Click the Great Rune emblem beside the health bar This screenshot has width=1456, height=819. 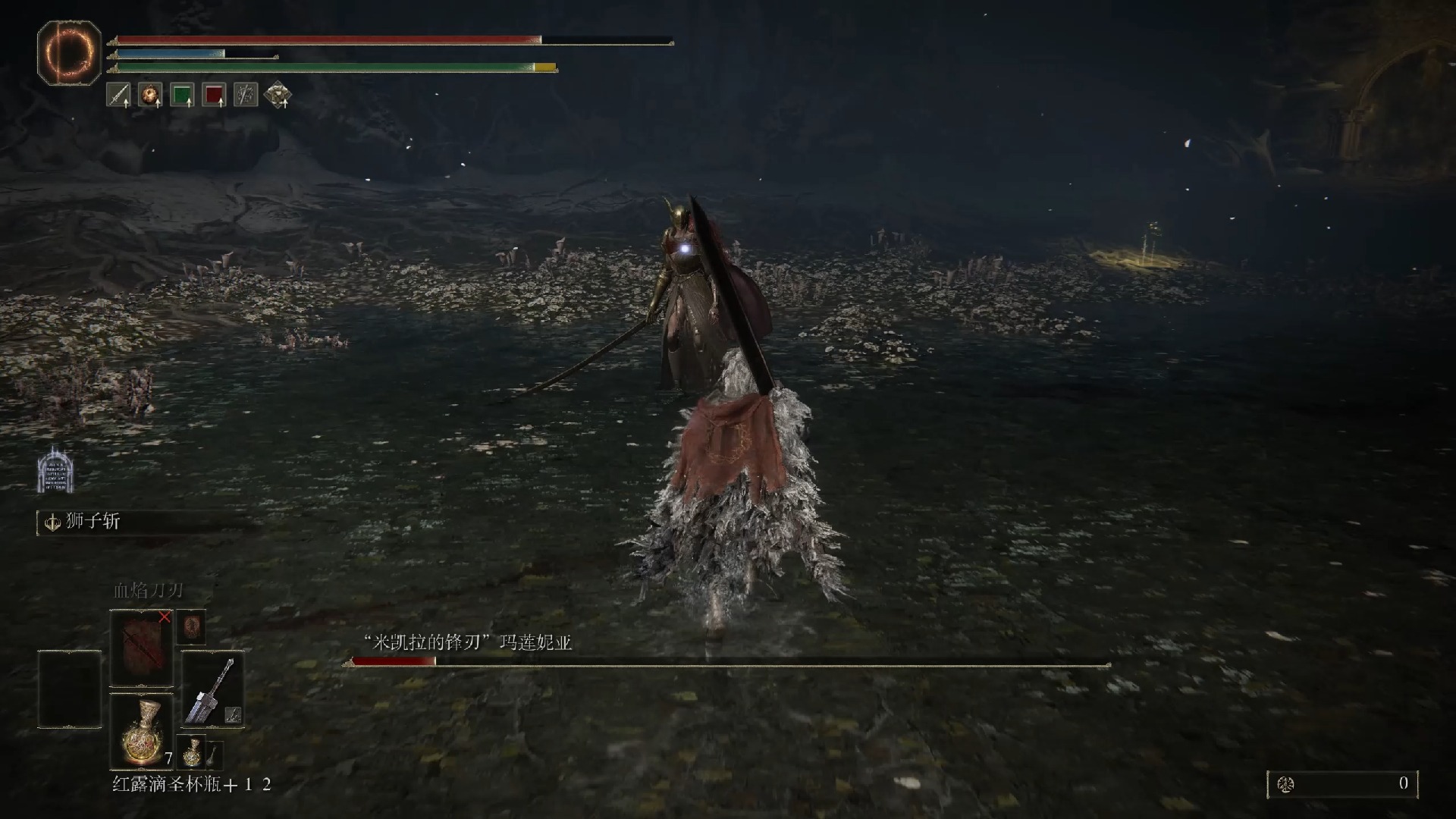click(x=69, y=52)
